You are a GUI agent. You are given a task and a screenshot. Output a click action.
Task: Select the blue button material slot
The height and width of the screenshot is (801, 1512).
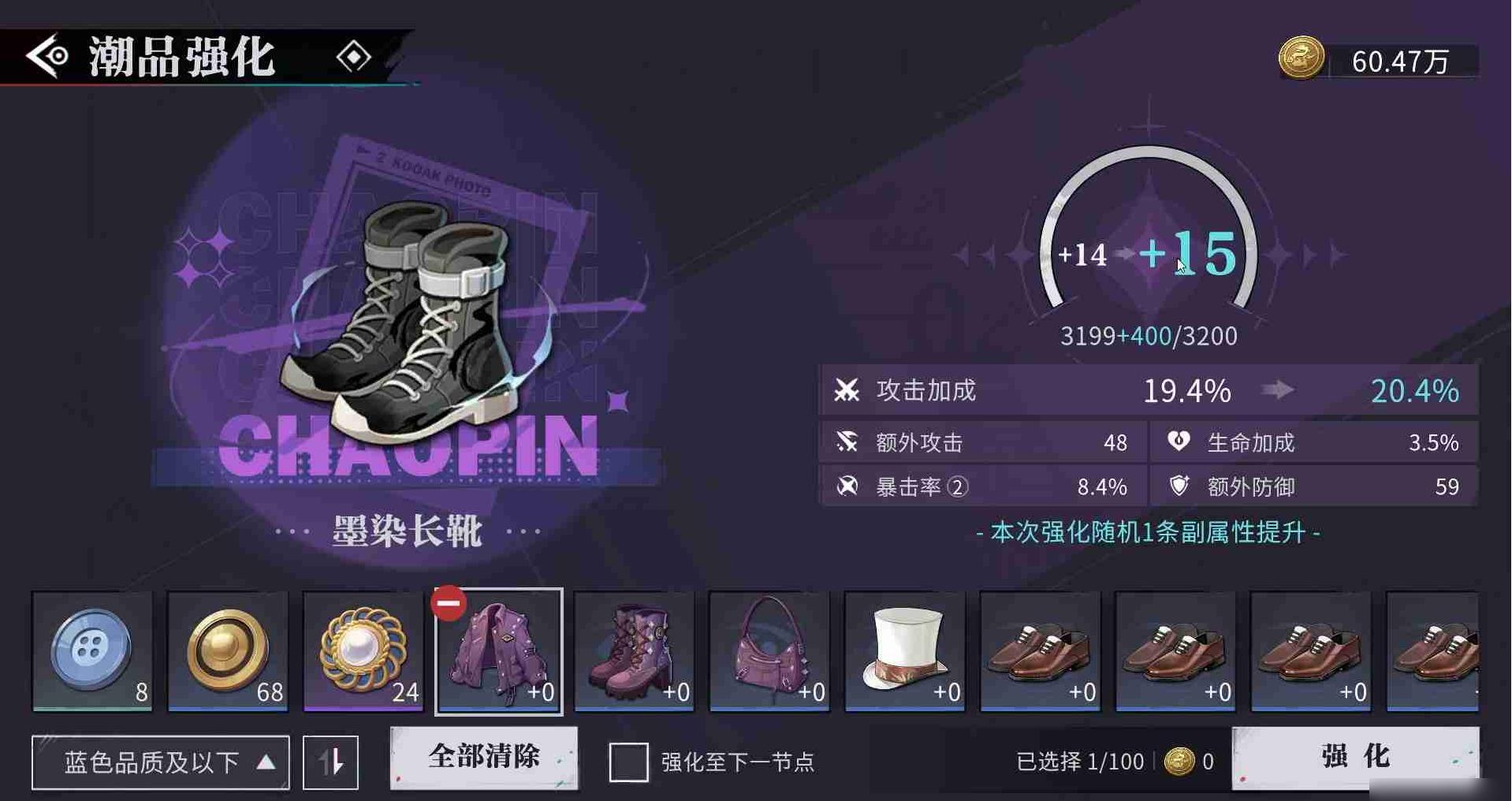92,651
